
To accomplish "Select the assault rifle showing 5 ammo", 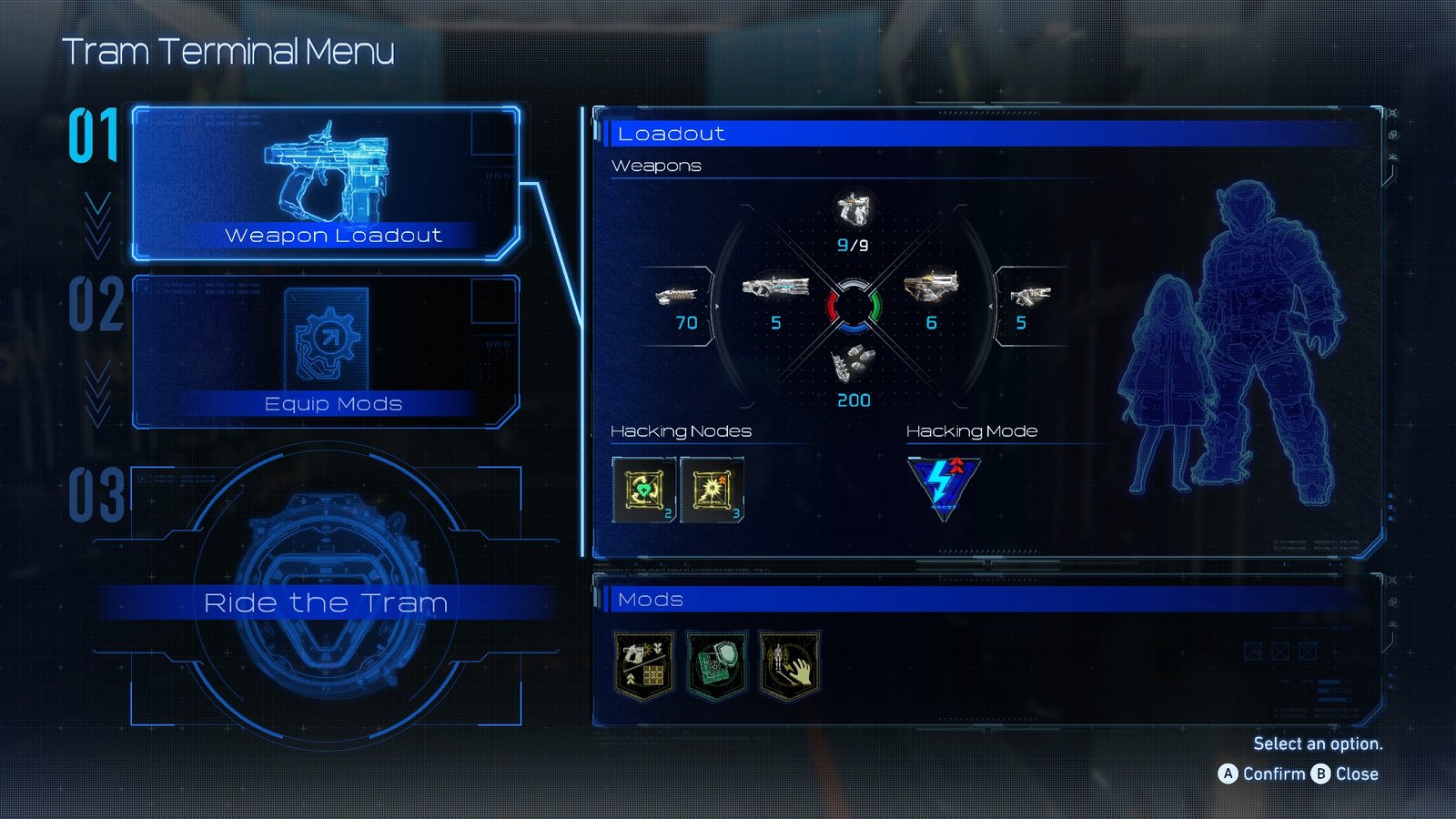I will pyautogui.click(x=775, y=291).
